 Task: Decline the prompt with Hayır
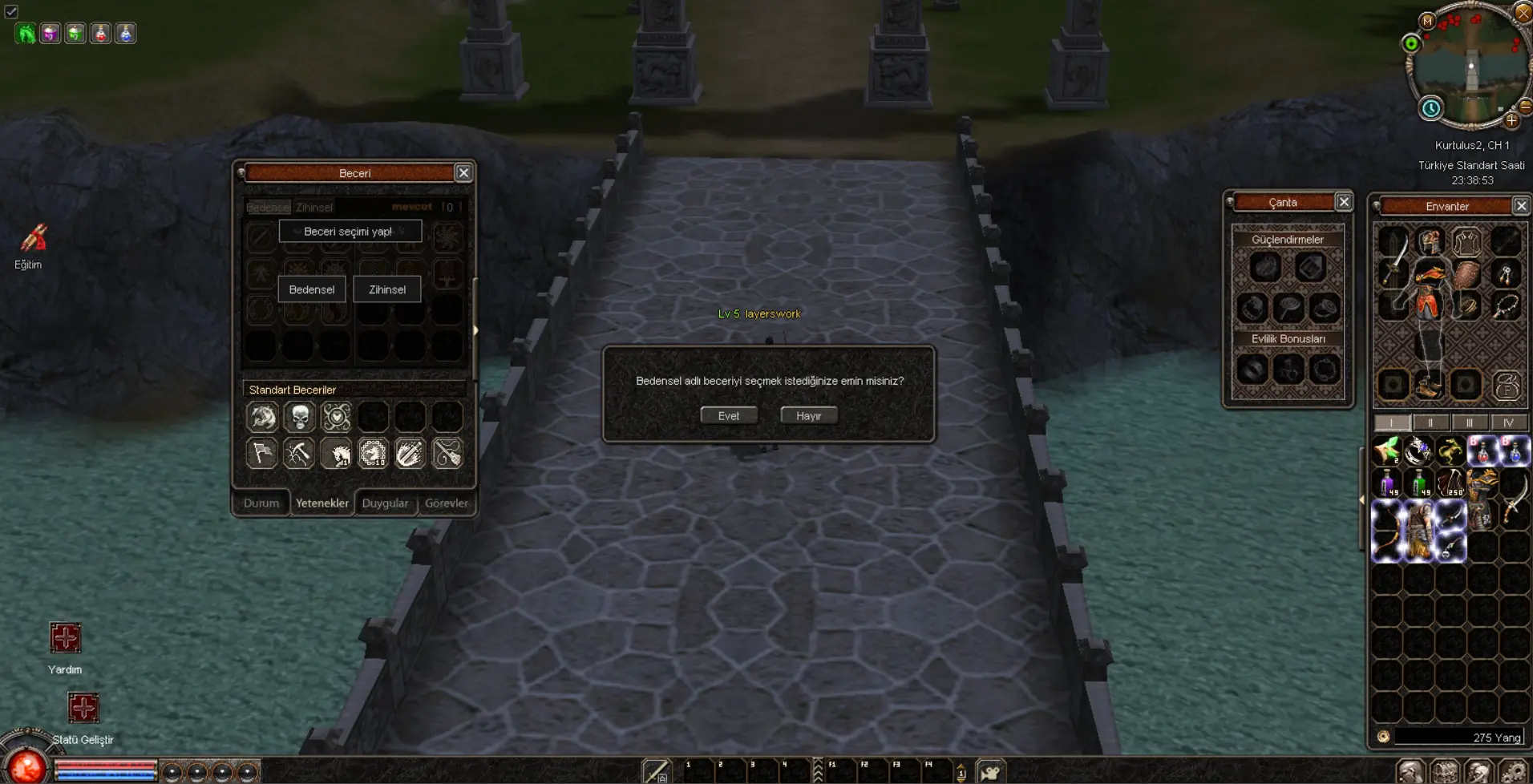tap(808, 415)
